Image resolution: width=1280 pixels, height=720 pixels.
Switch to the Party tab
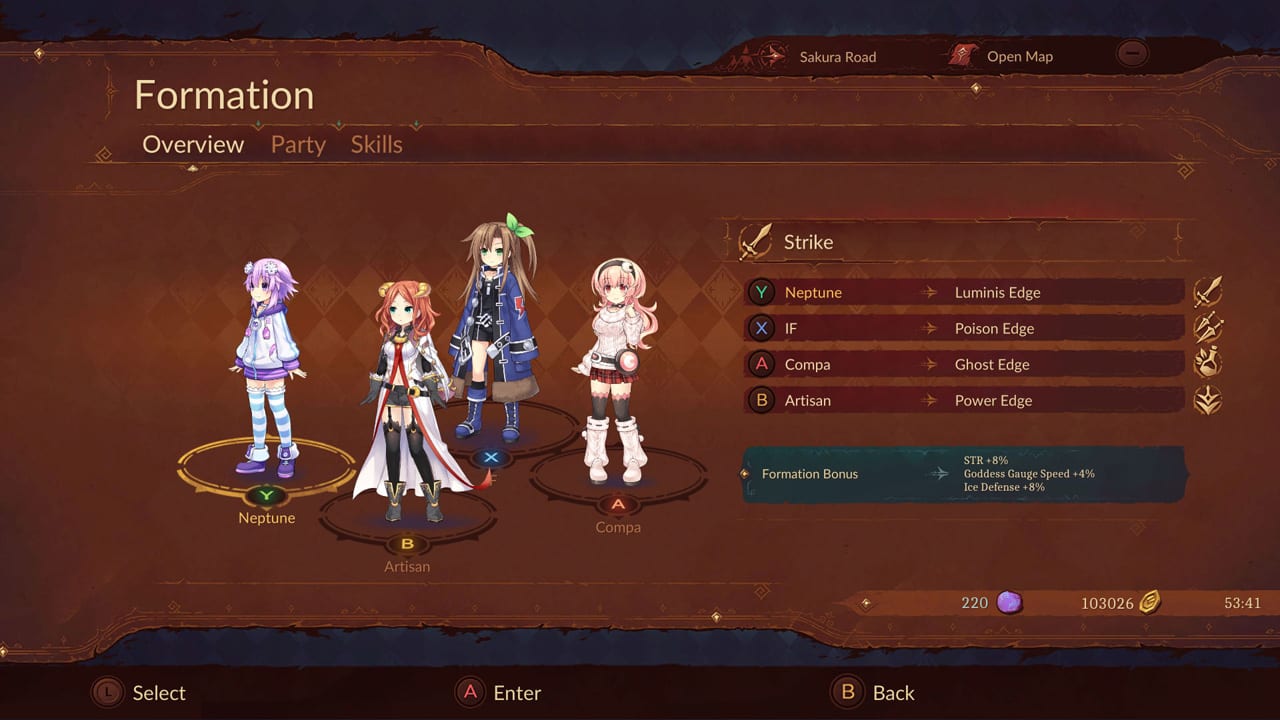[297, 144]
